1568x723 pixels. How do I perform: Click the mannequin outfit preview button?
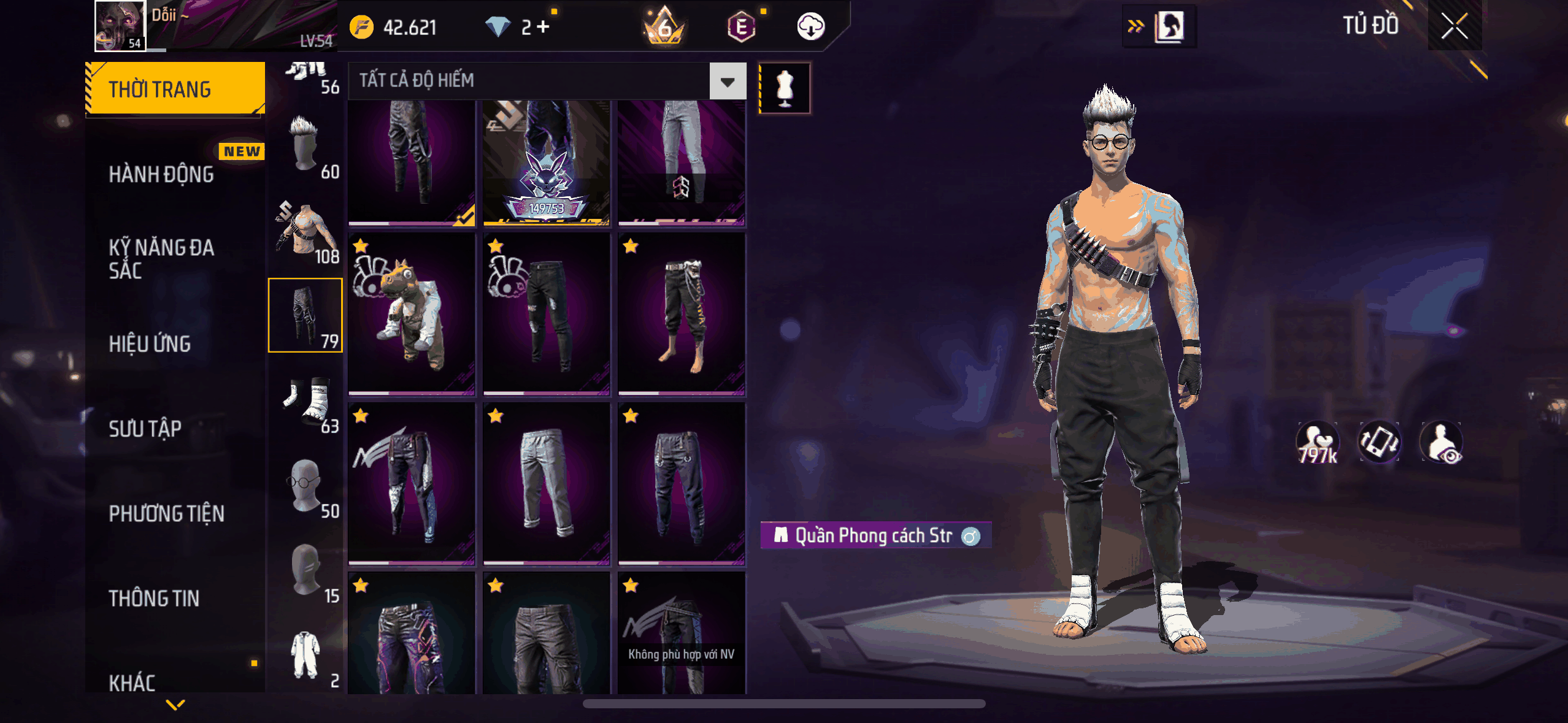tap(785, 88)
